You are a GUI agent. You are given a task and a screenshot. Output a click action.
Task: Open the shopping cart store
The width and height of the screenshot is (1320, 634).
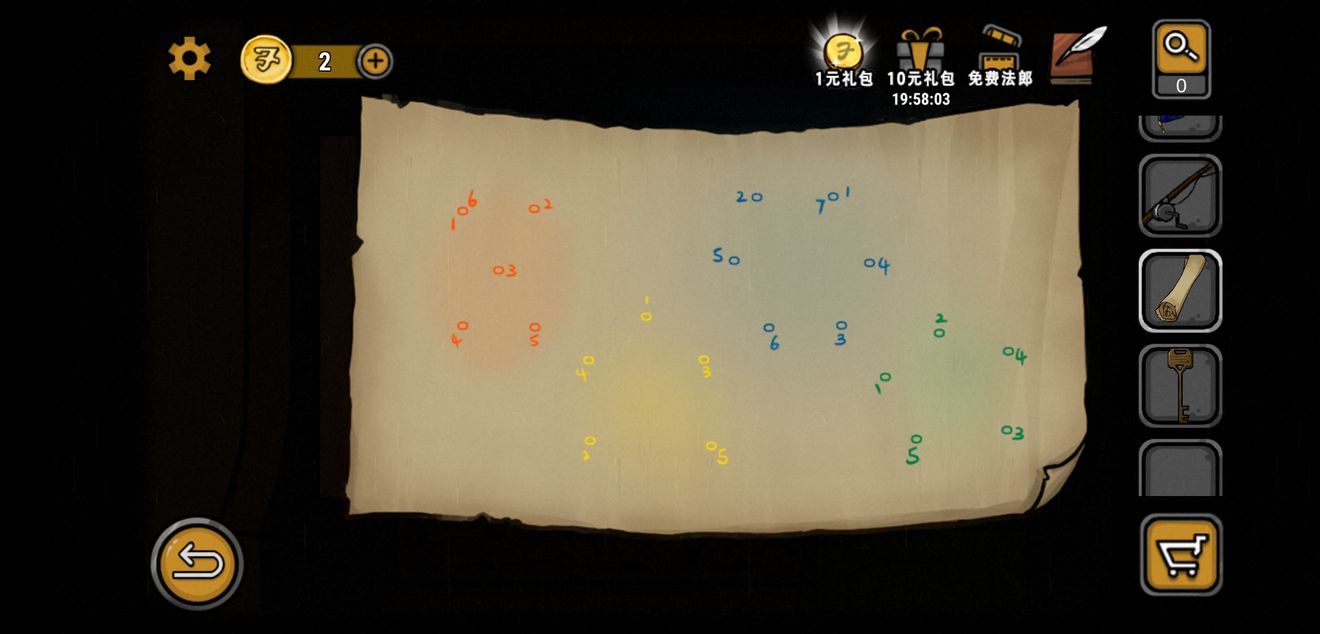click(1181, 555)
